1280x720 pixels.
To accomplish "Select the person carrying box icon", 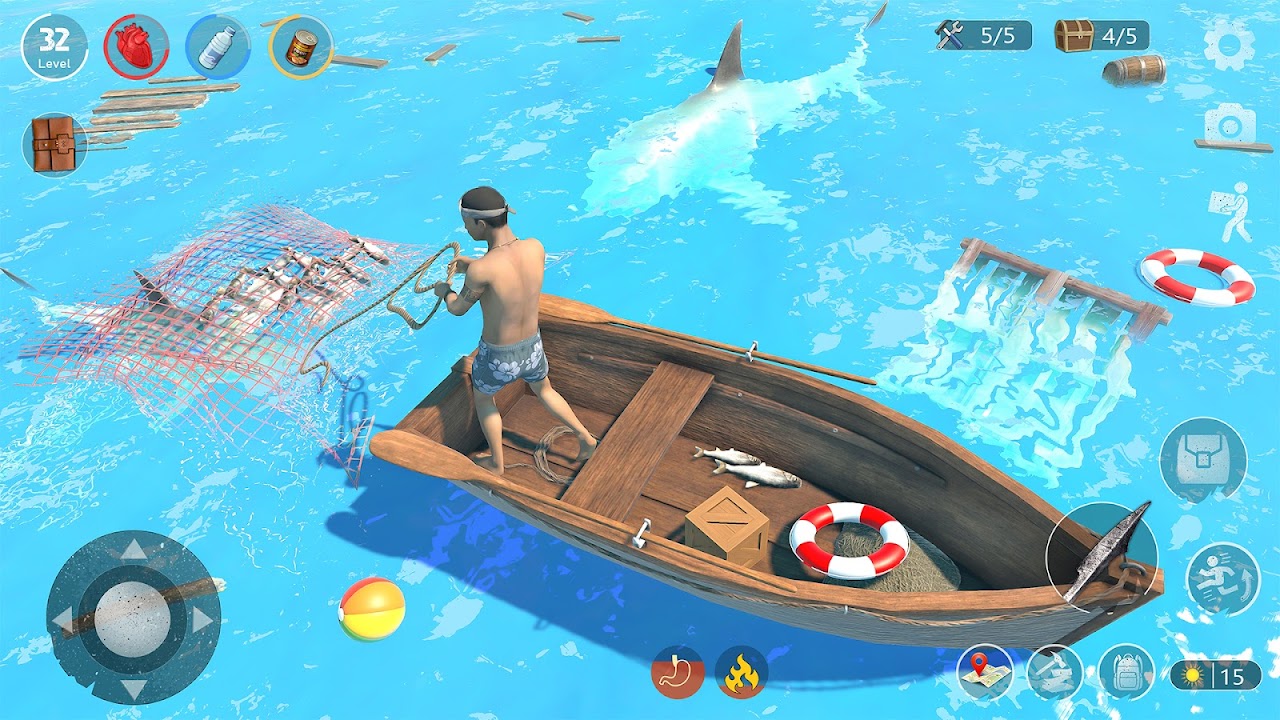I will pyautogui.click(x=1232, y=211).
